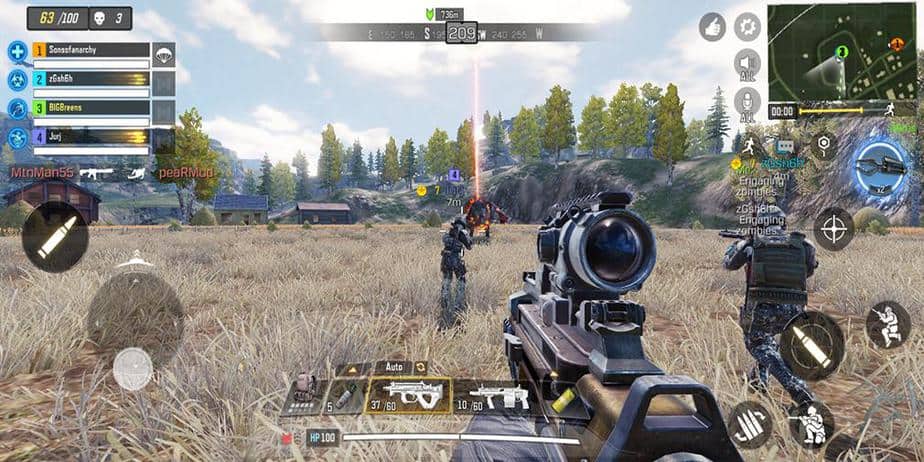The image size is (924, 462).
Task: Open the backpack inventory
Action: (303, 390)
